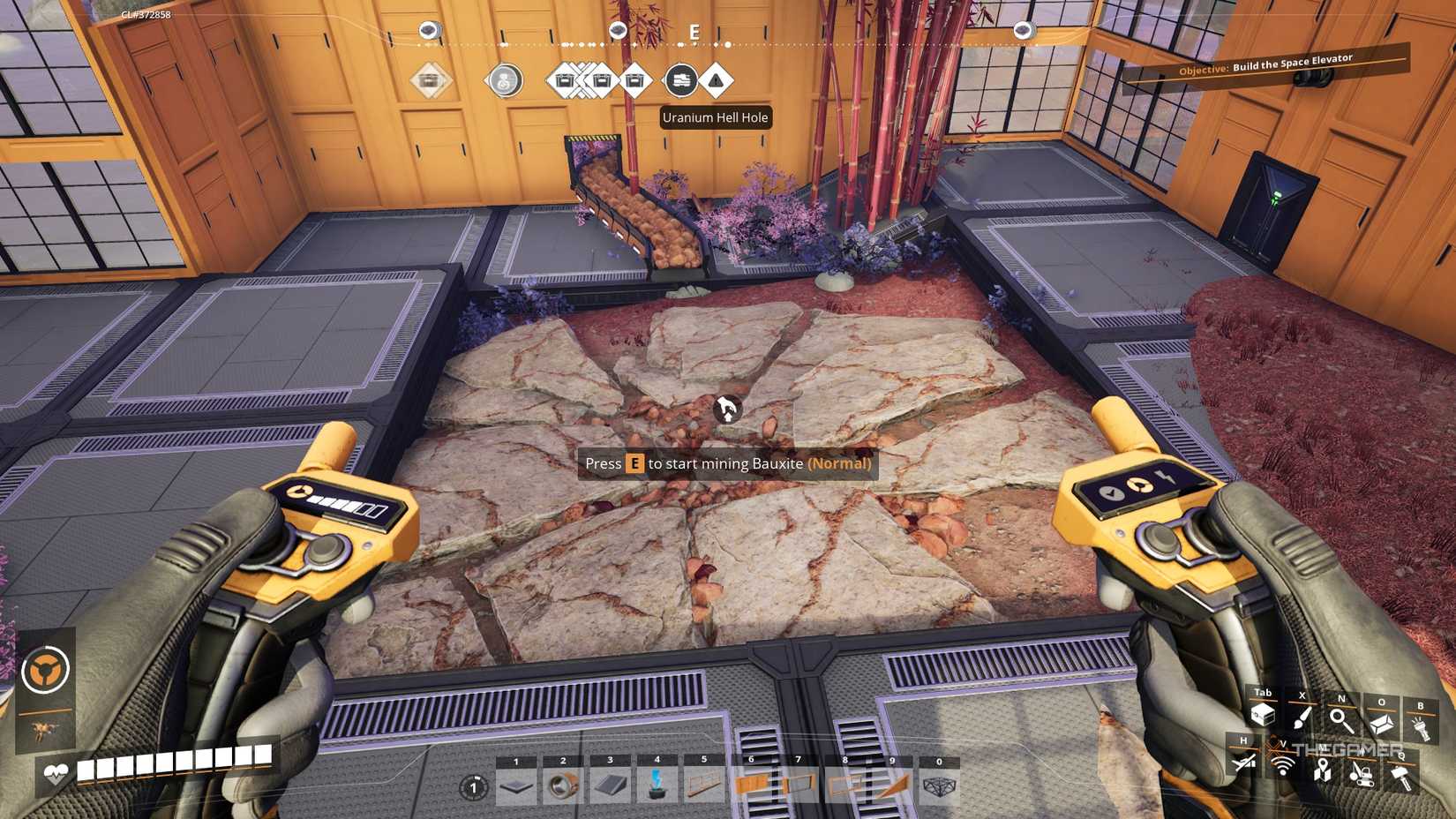Expand hotbar slot 6 wall variants

click(751, 782)
